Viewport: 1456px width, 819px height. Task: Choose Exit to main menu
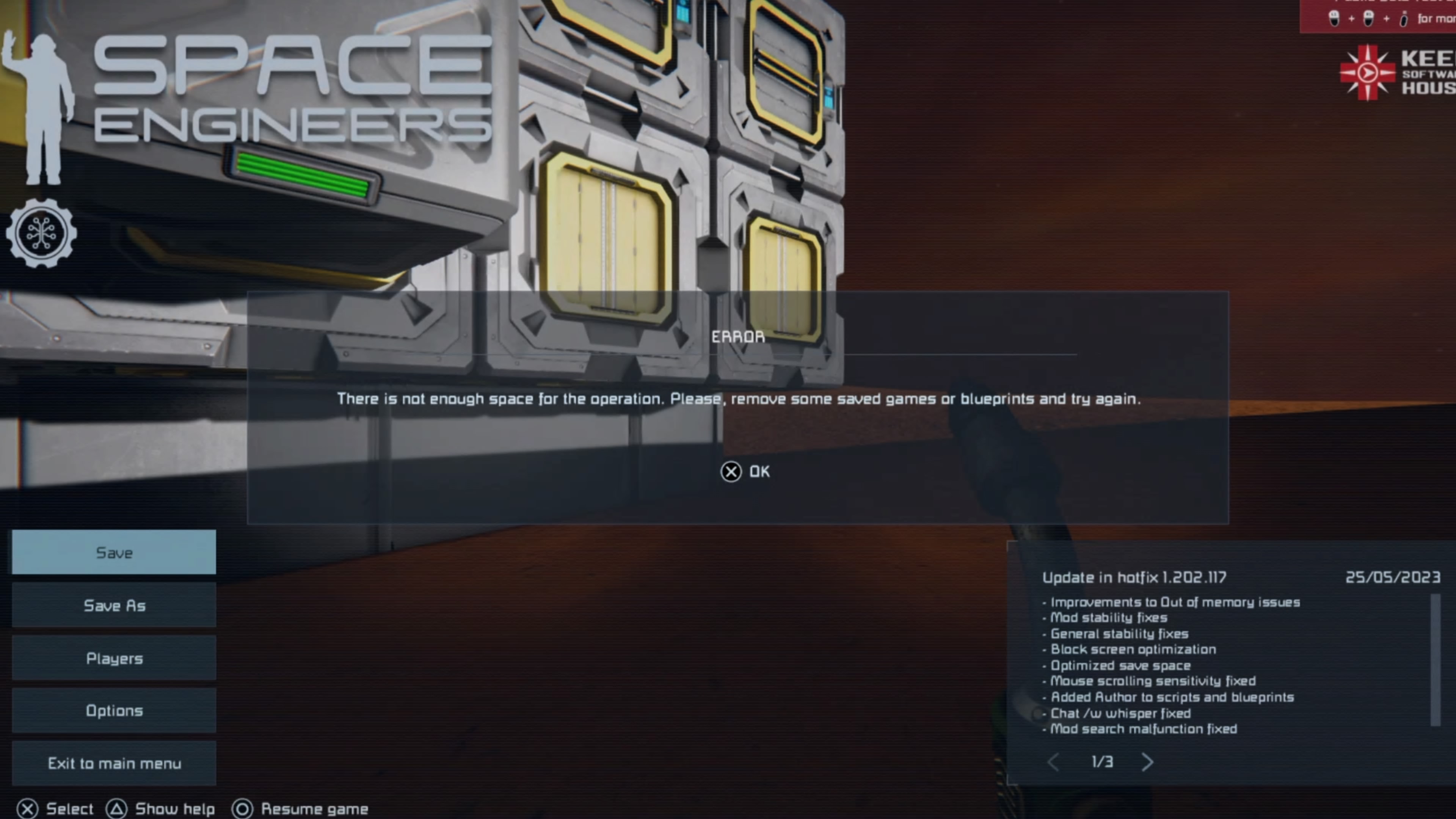coord(114,763)
